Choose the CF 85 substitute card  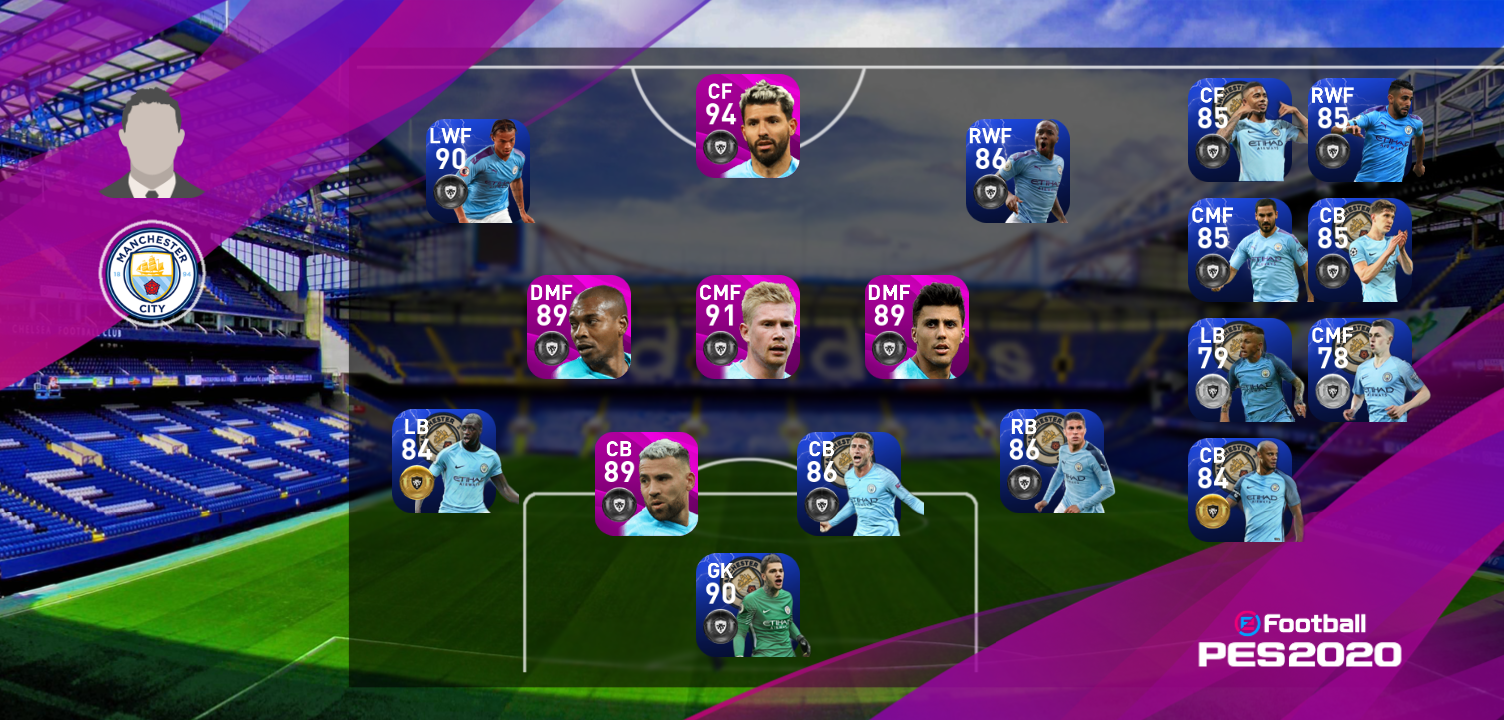[1239, 130]
